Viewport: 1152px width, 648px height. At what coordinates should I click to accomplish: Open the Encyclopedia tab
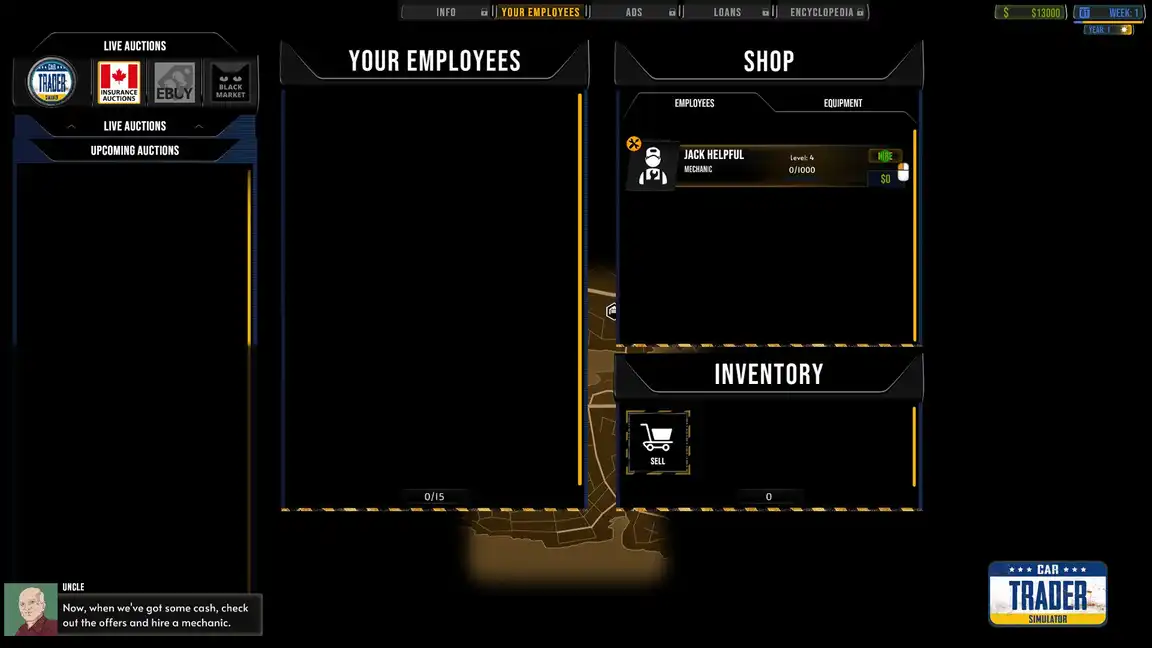pyautogui.click(x=822, y=12)
